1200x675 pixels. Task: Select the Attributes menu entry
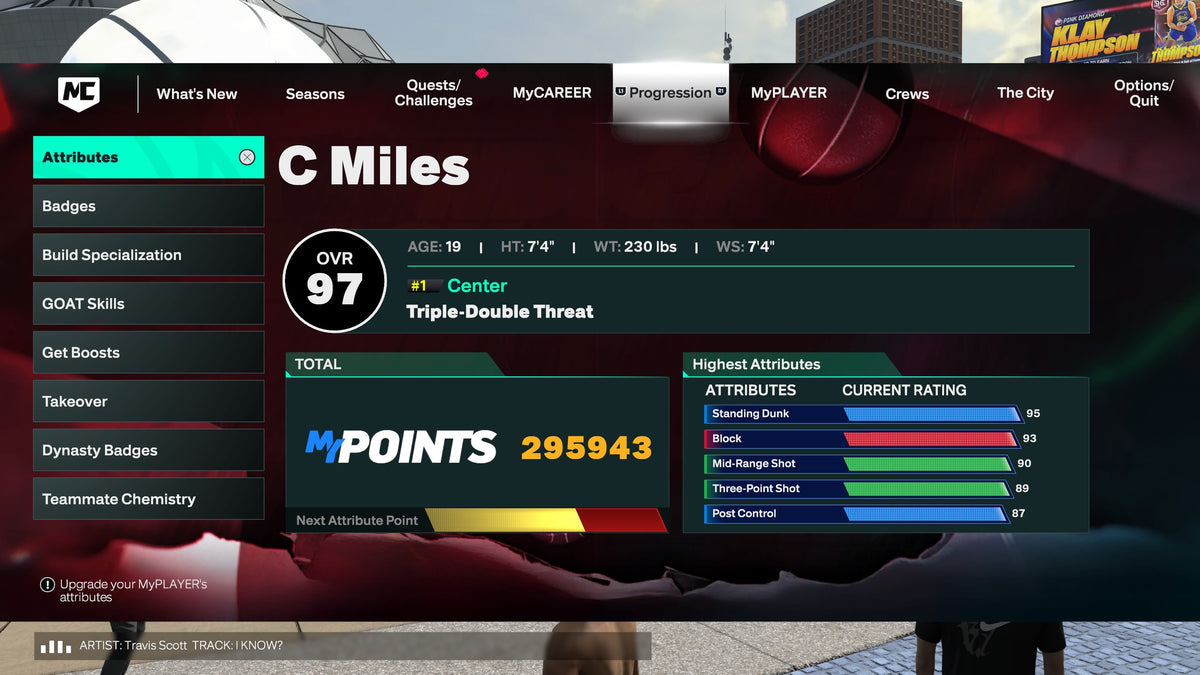point(148,157)
